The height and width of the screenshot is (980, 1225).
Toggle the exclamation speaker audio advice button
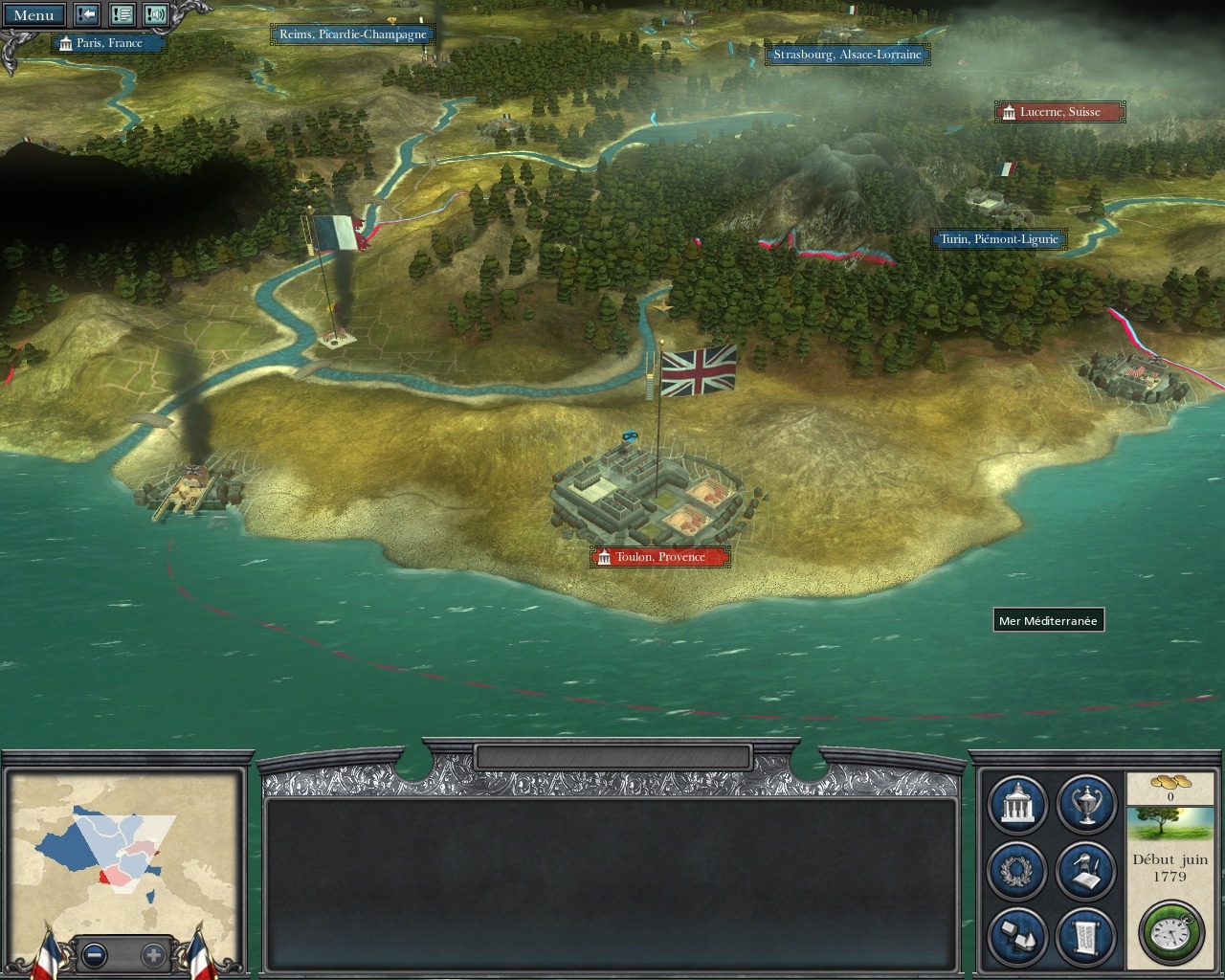156,15
